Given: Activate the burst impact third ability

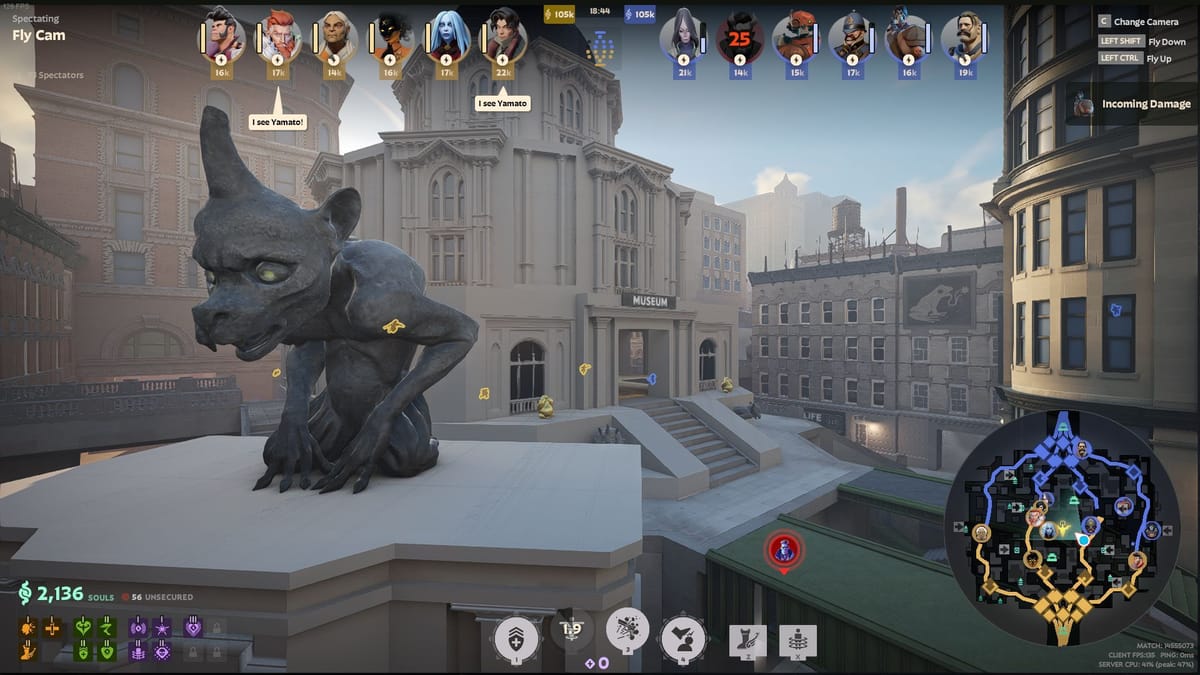Looking at the screenshot, I should click(627, 630).
